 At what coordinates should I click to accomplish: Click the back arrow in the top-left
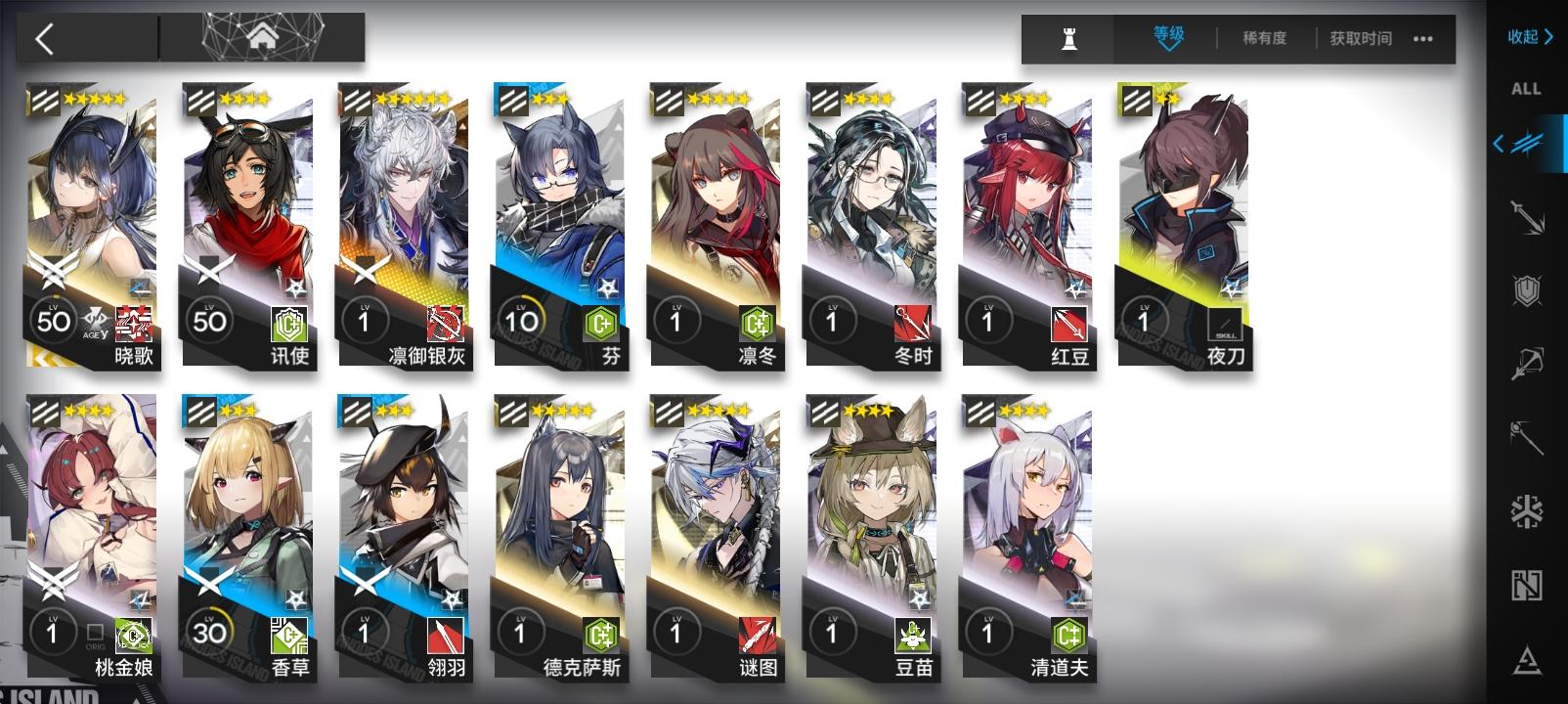[x=47, y=39]
